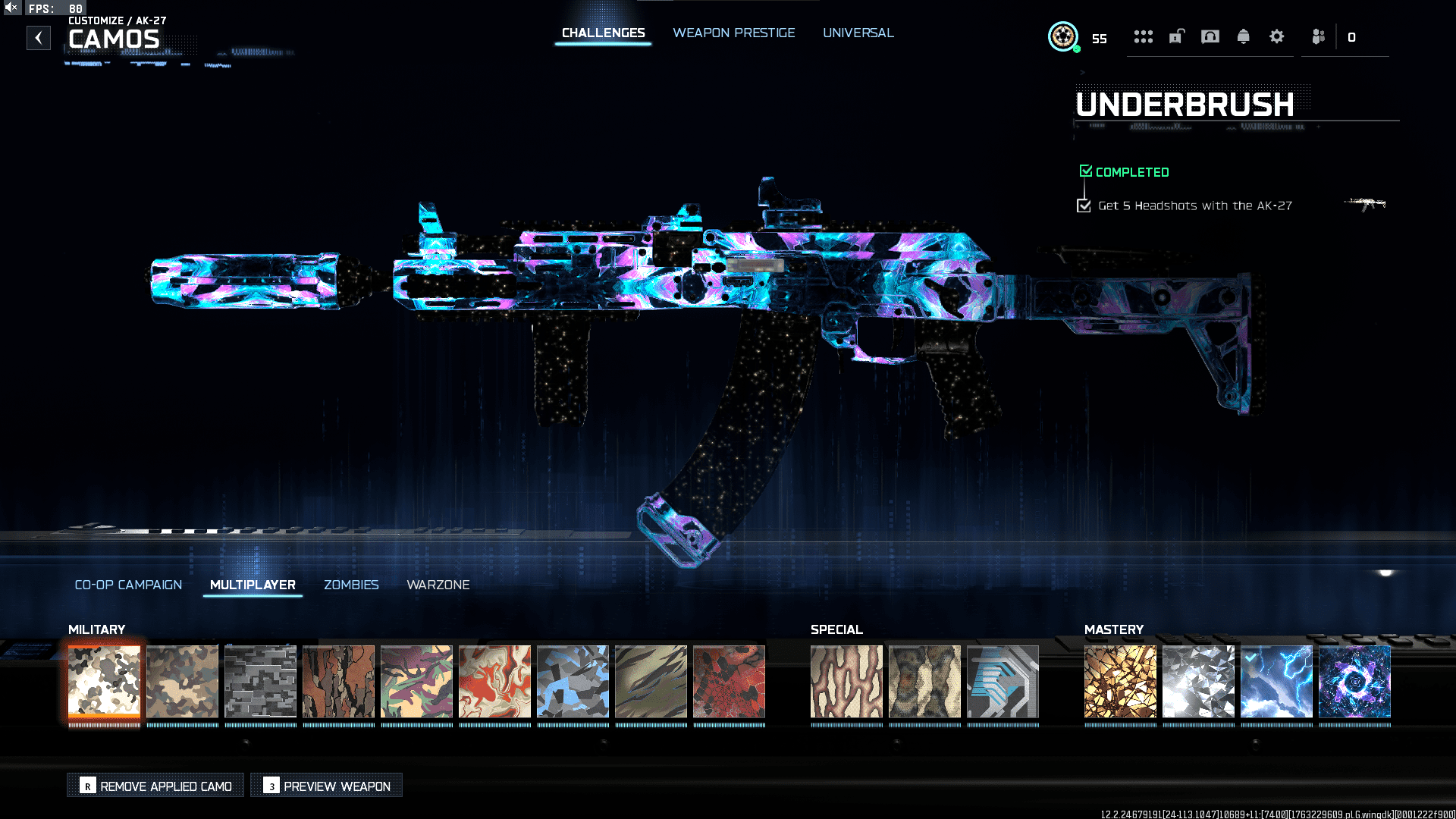Open the CO-OP CAMPAIGN tab
The image size is (1456, 819).
point(128,585)
